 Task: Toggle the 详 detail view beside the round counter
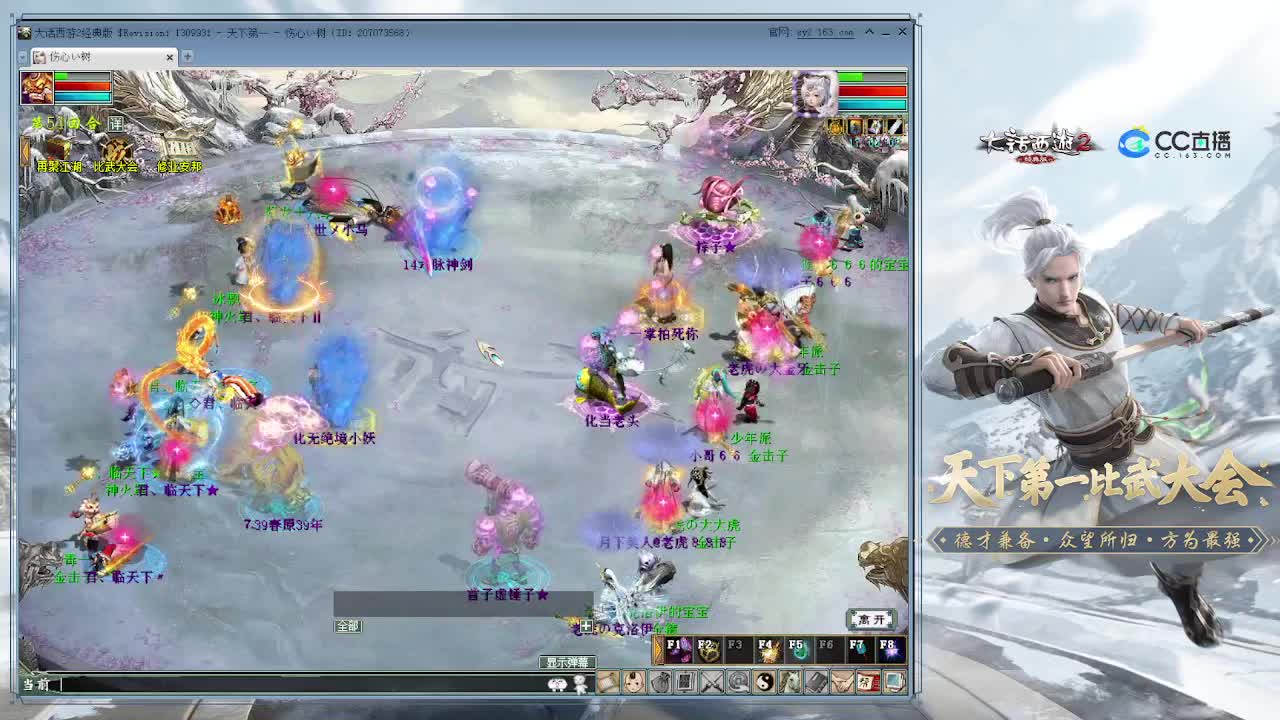[x=116, y=123]
